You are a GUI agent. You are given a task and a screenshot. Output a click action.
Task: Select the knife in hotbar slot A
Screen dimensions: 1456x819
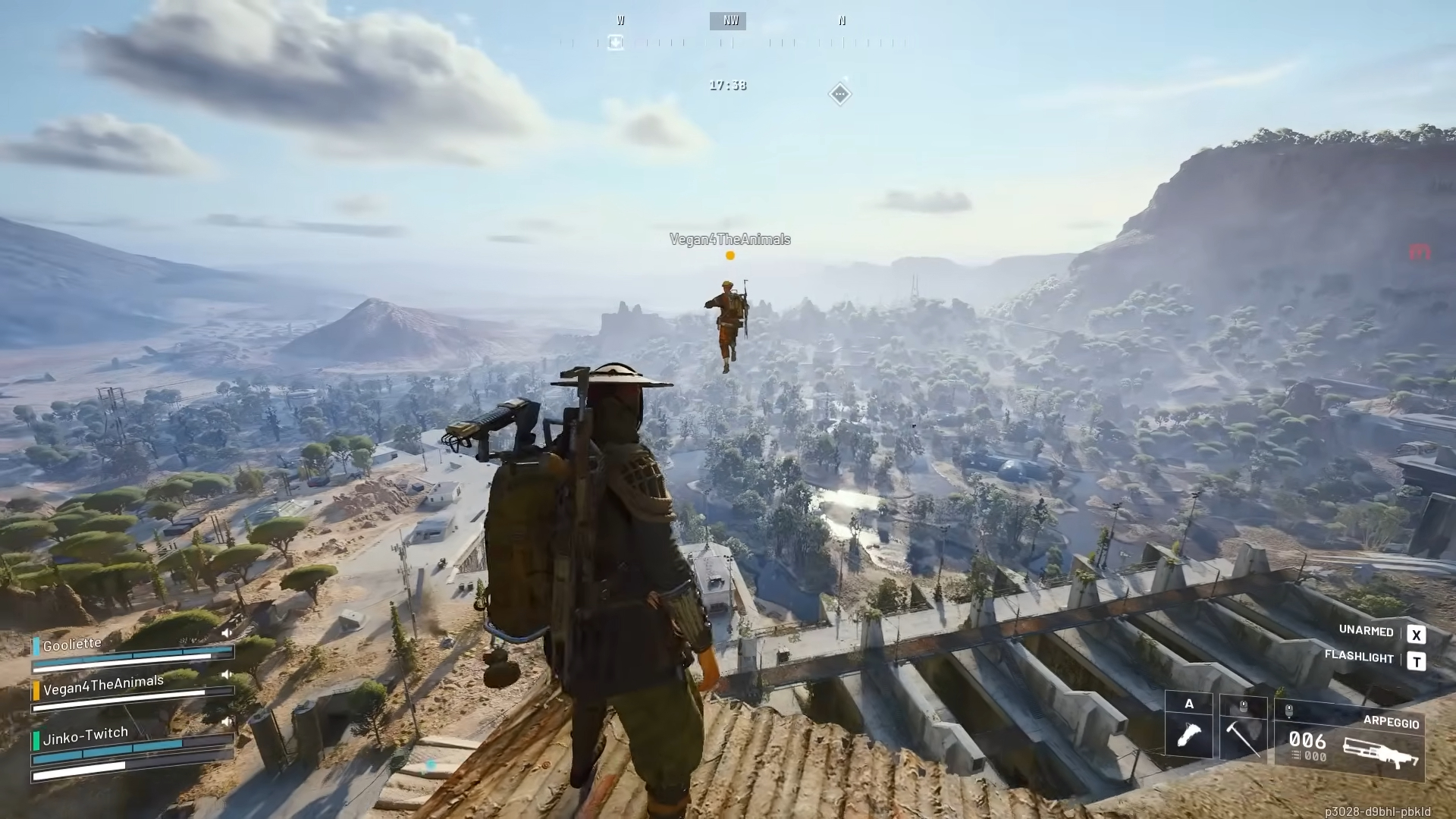tap(1188, 736)
